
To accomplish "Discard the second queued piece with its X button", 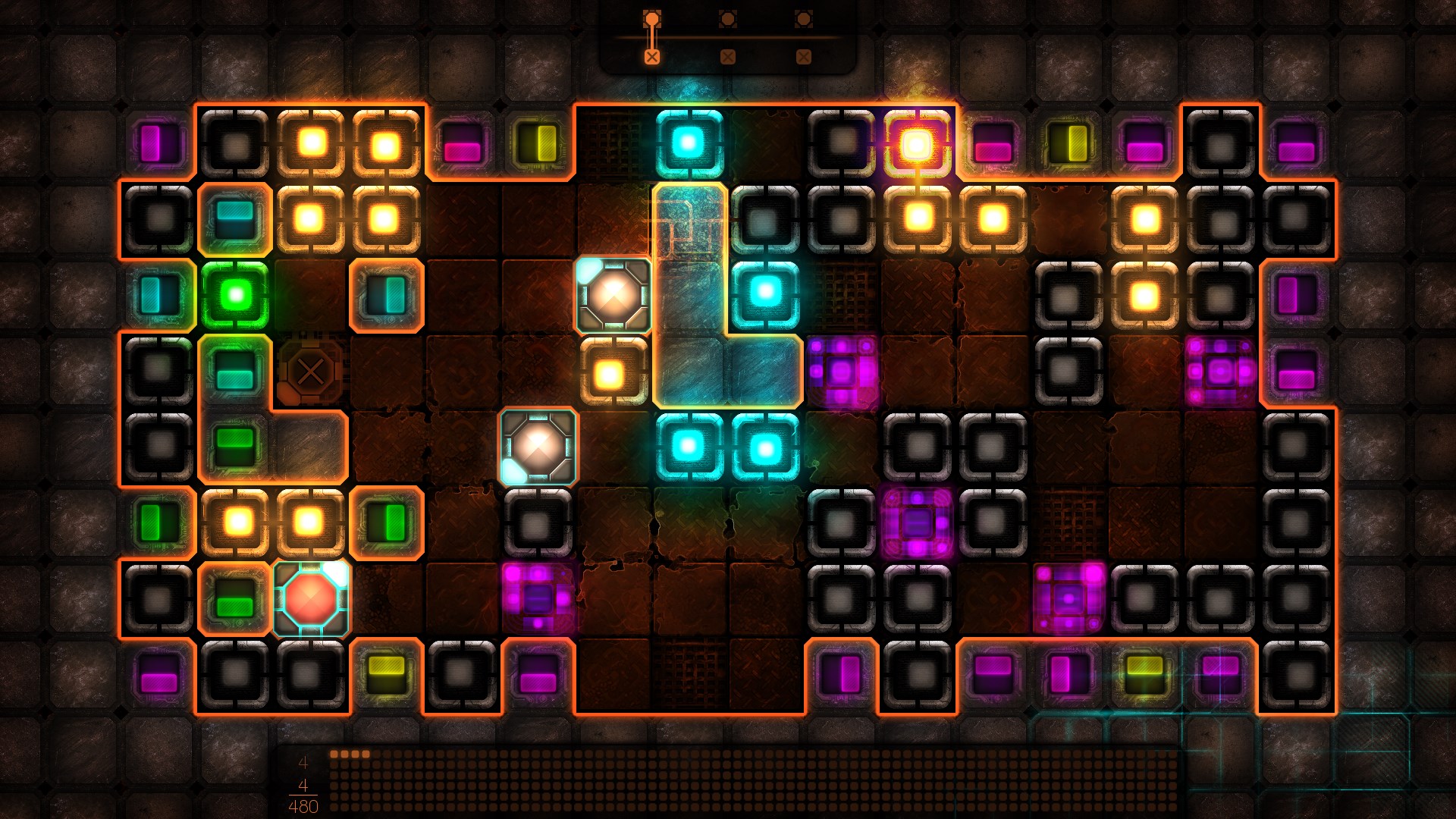I will coord(726,55).
